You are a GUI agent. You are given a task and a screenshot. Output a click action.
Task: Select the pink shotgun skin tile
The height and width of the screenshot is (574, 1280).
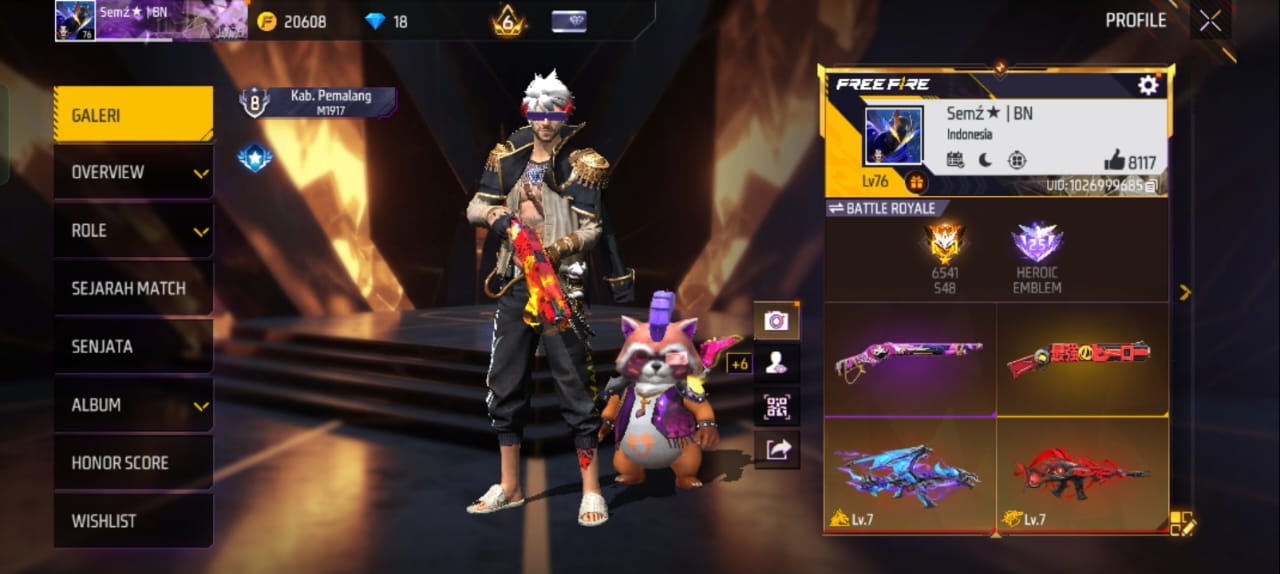tap(910, 358)
